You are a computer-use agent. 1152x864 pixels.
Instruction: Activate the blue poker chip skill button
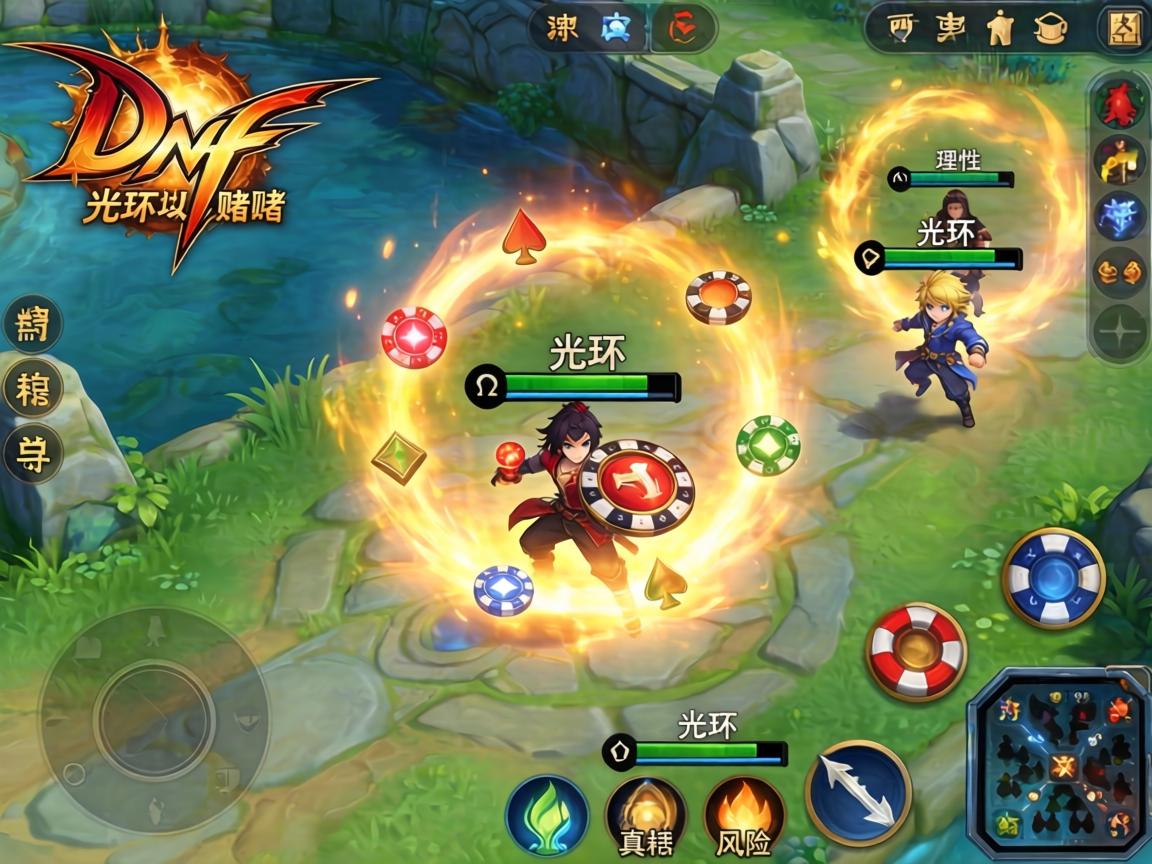click(1053, 578)
